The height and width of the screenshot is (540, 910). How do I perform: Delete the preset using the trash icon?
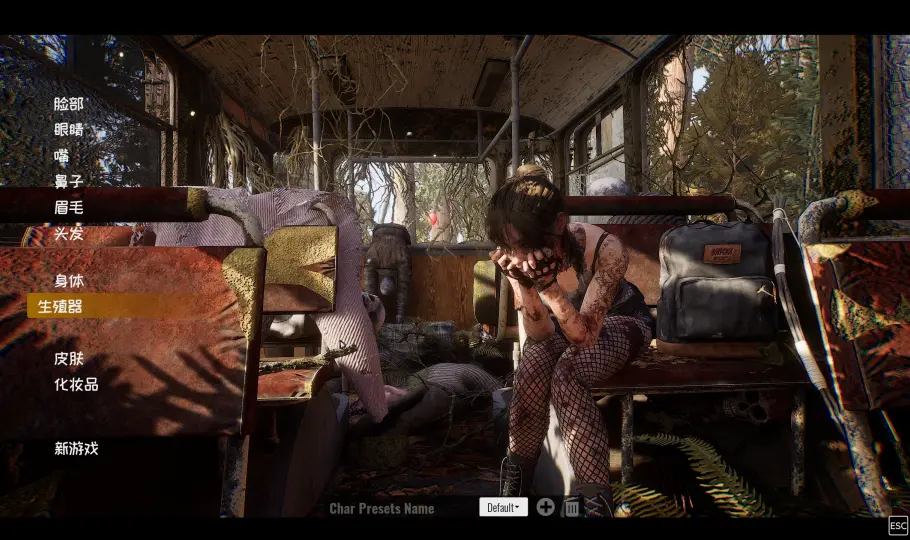pyautogui.click(x=572, y=507)
